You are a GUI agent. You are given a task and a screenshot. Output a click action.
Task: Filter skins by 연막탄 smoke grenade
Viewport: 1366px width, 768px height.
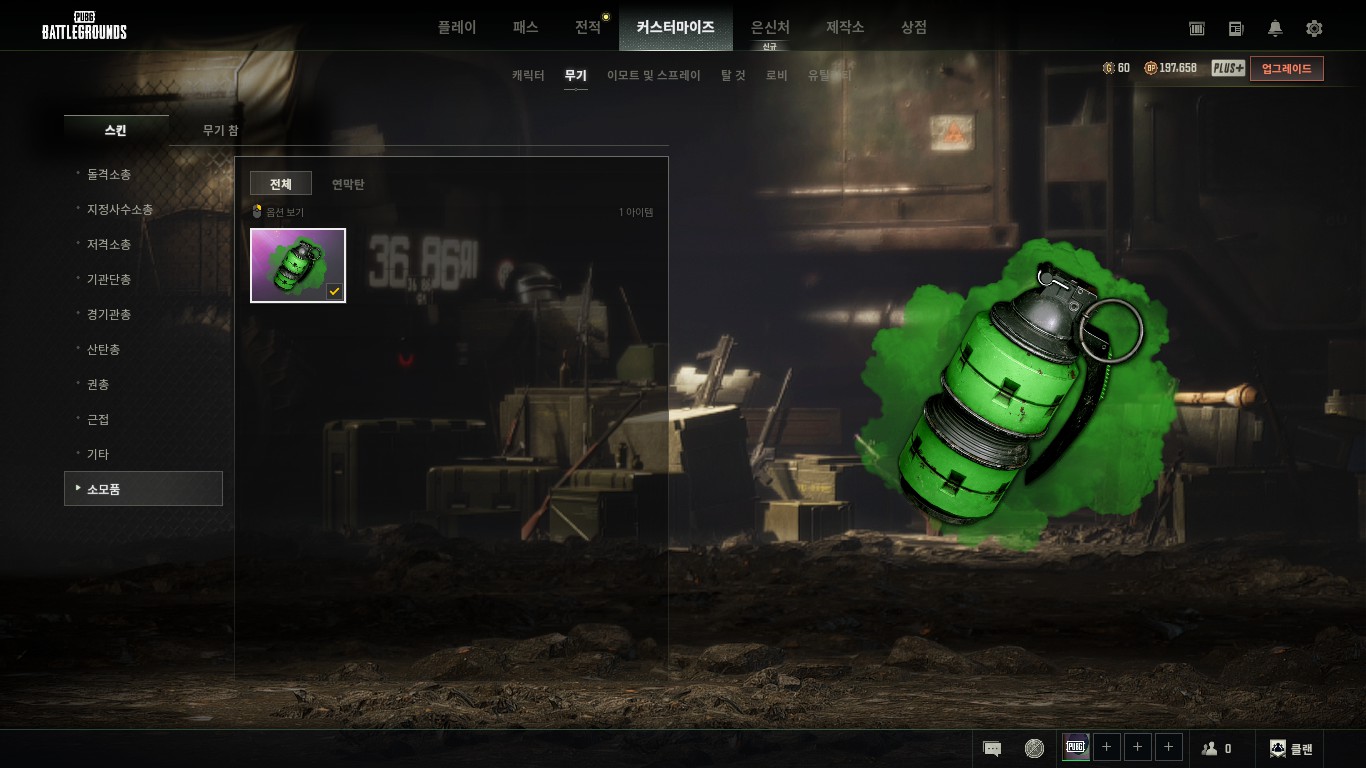click(348, 184)
